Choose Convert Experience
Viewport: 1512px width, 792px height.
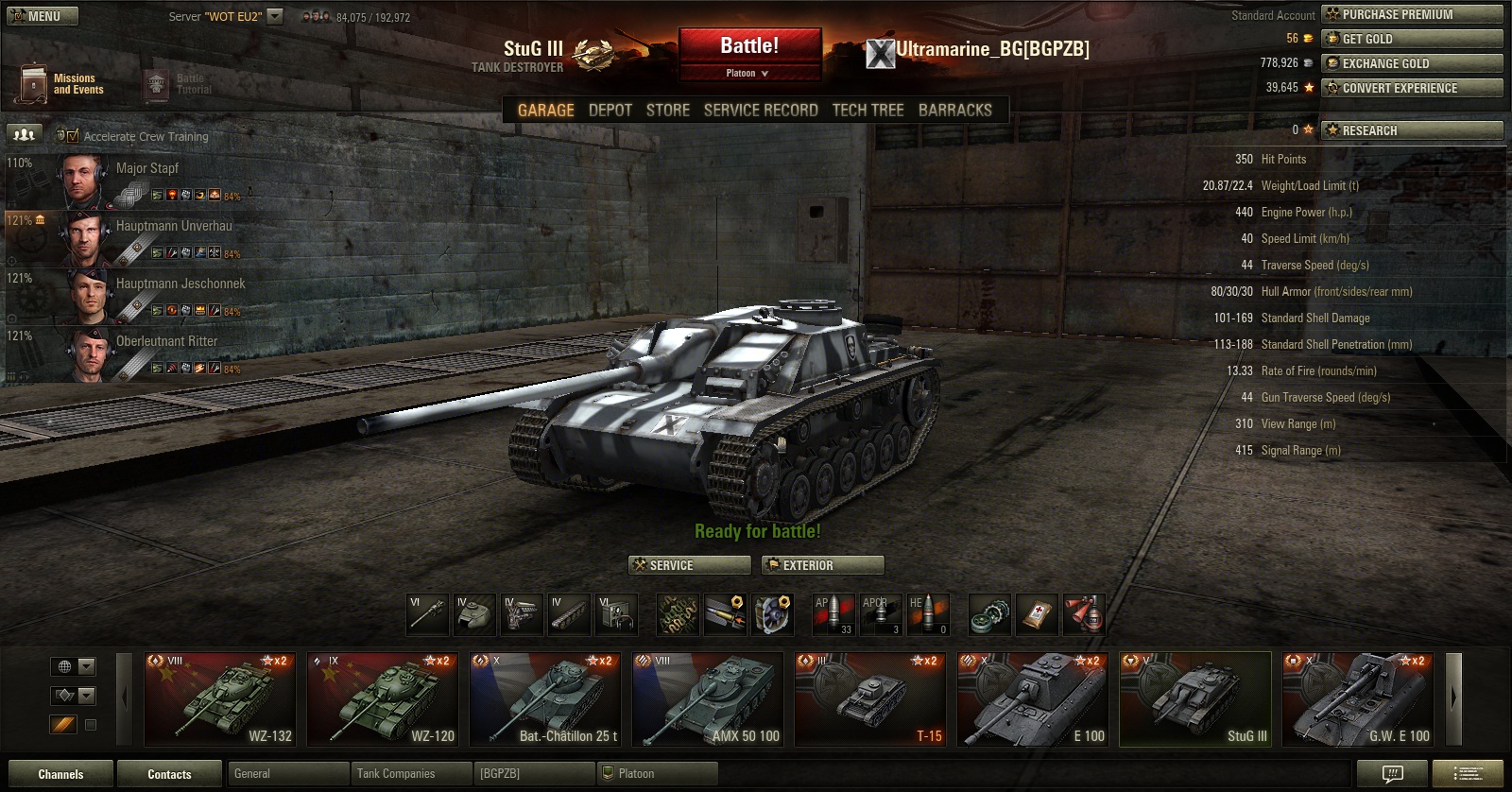[1411, 88]
